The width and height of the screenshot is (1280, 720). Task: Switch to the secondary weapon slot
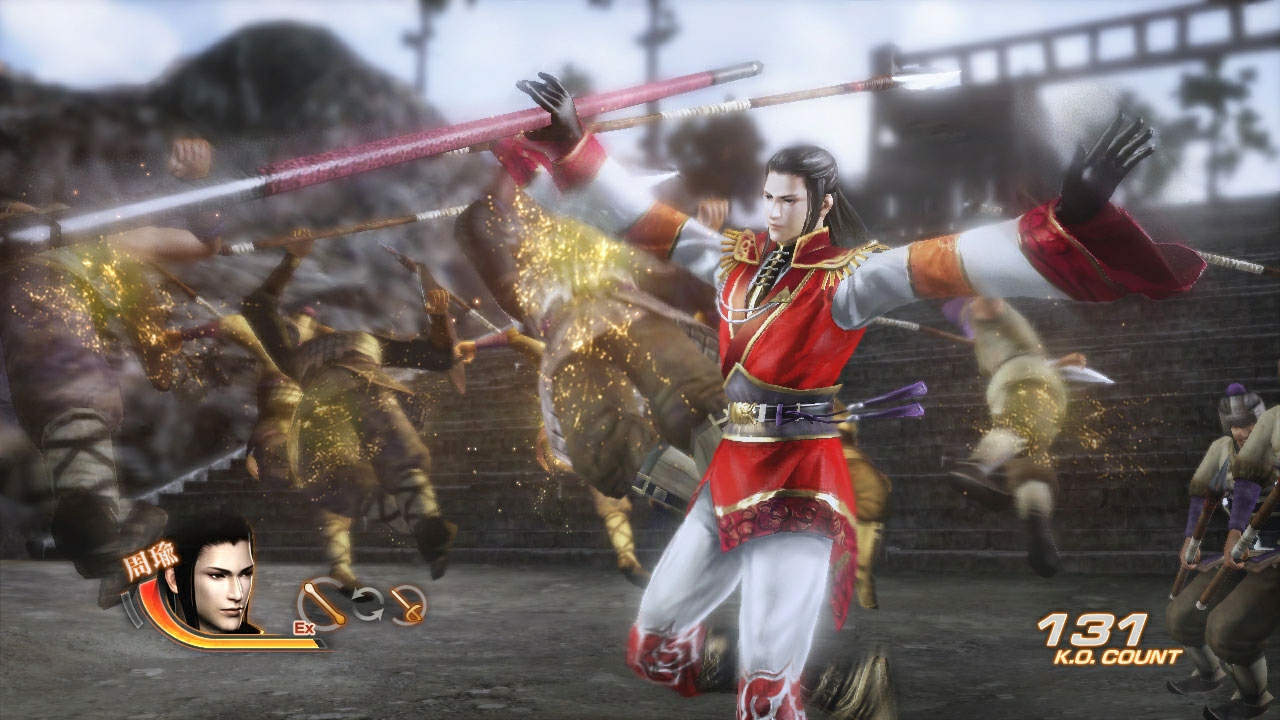point(406,604)
